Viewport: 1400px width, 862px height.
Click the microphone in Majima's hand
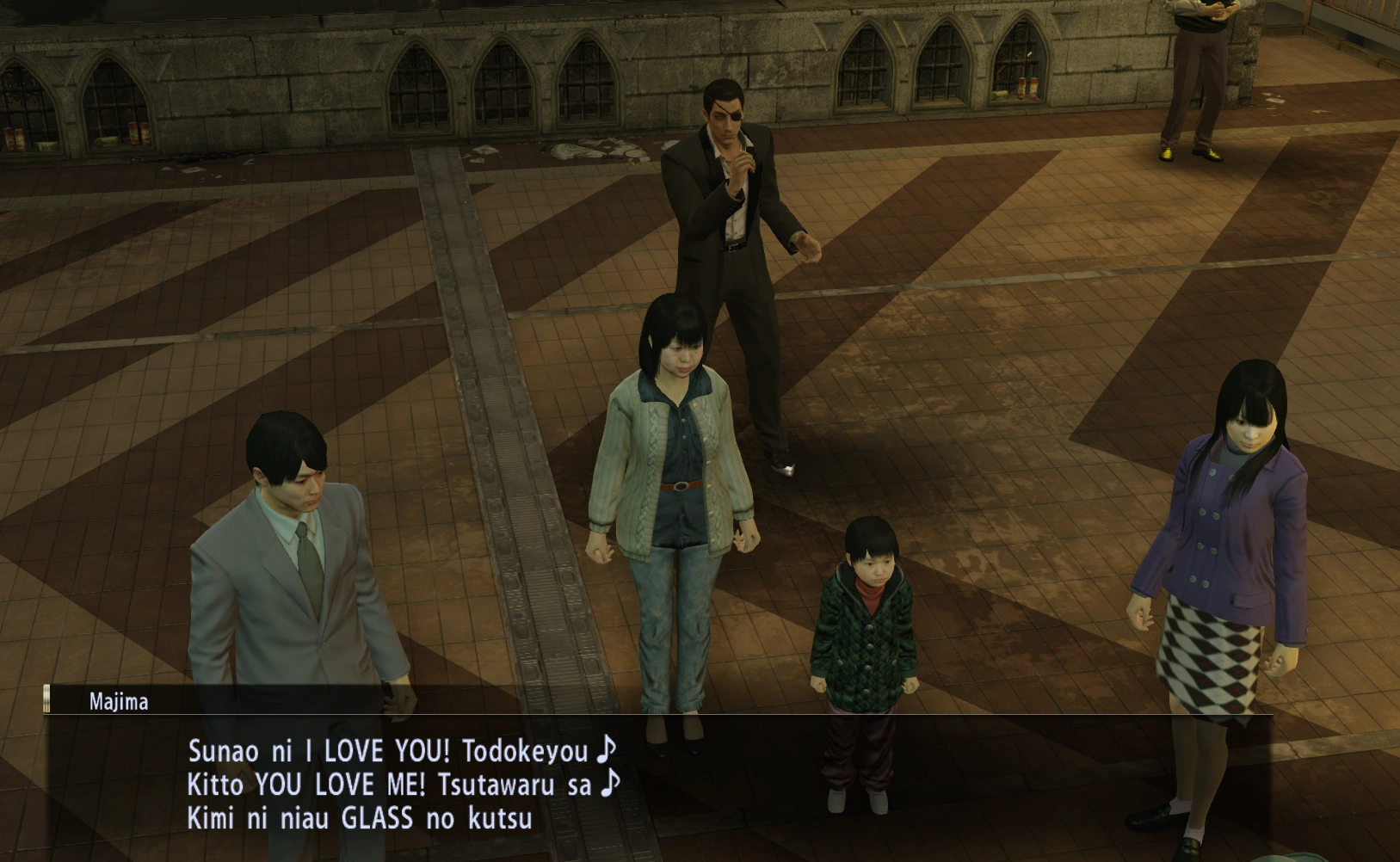(x=745, y=160)
